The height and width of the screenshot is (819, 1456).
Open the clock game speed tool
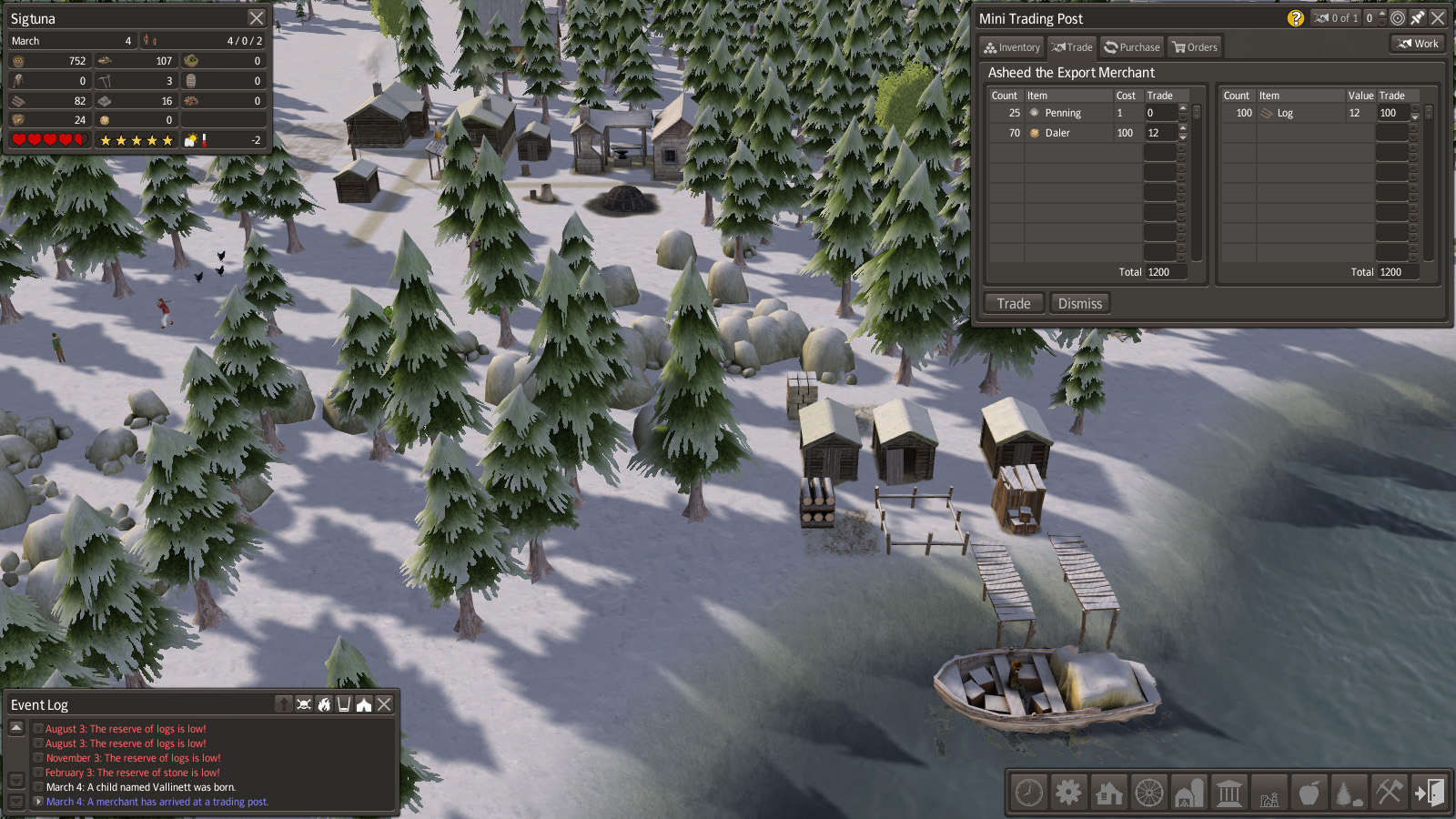[x=1029, y=793]
